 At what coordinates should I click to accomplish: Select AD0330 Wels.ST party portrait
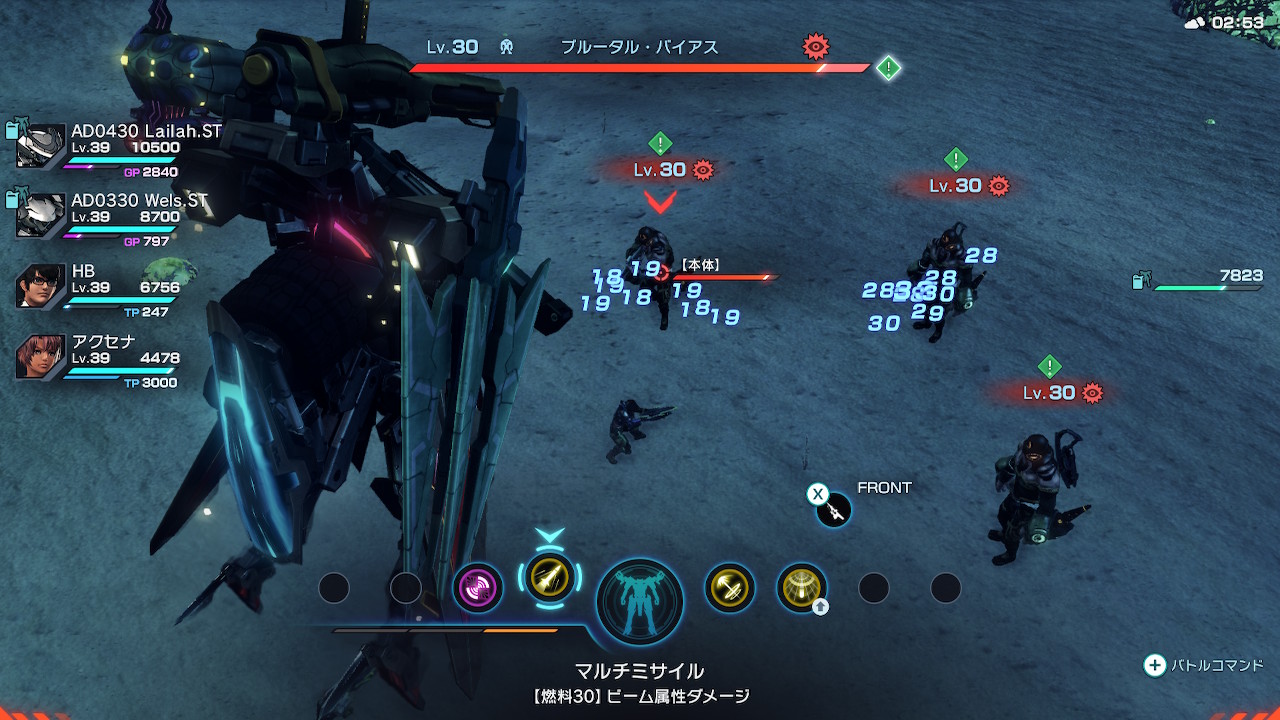point(41,216)
